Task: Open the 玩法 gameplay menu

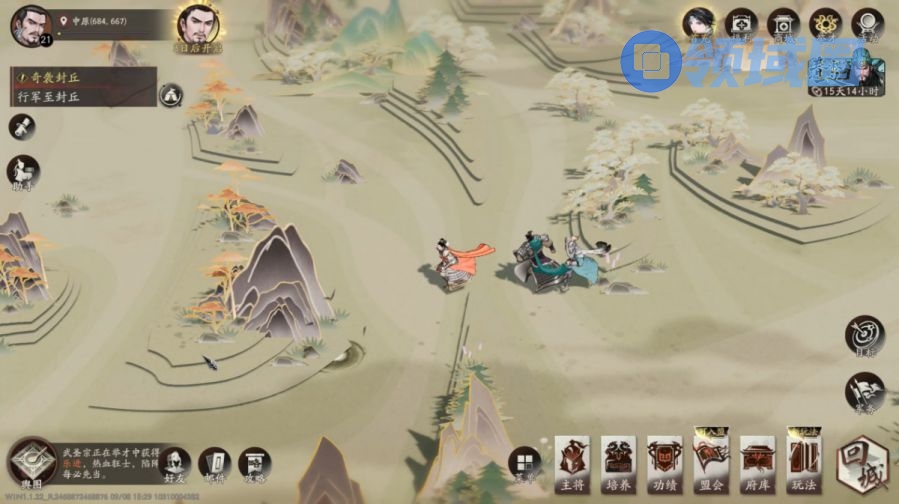Action: click(803, 463)
